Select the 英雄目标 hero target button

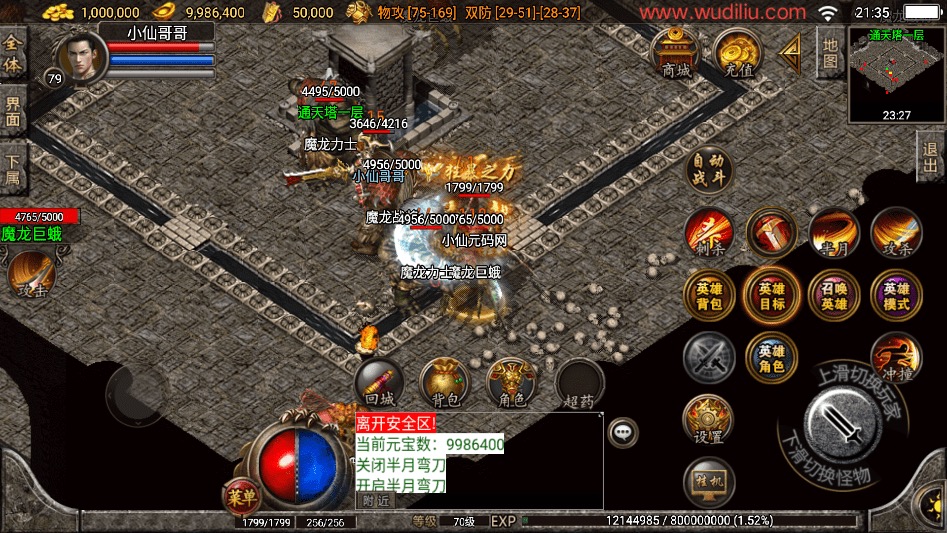point(771,295)
